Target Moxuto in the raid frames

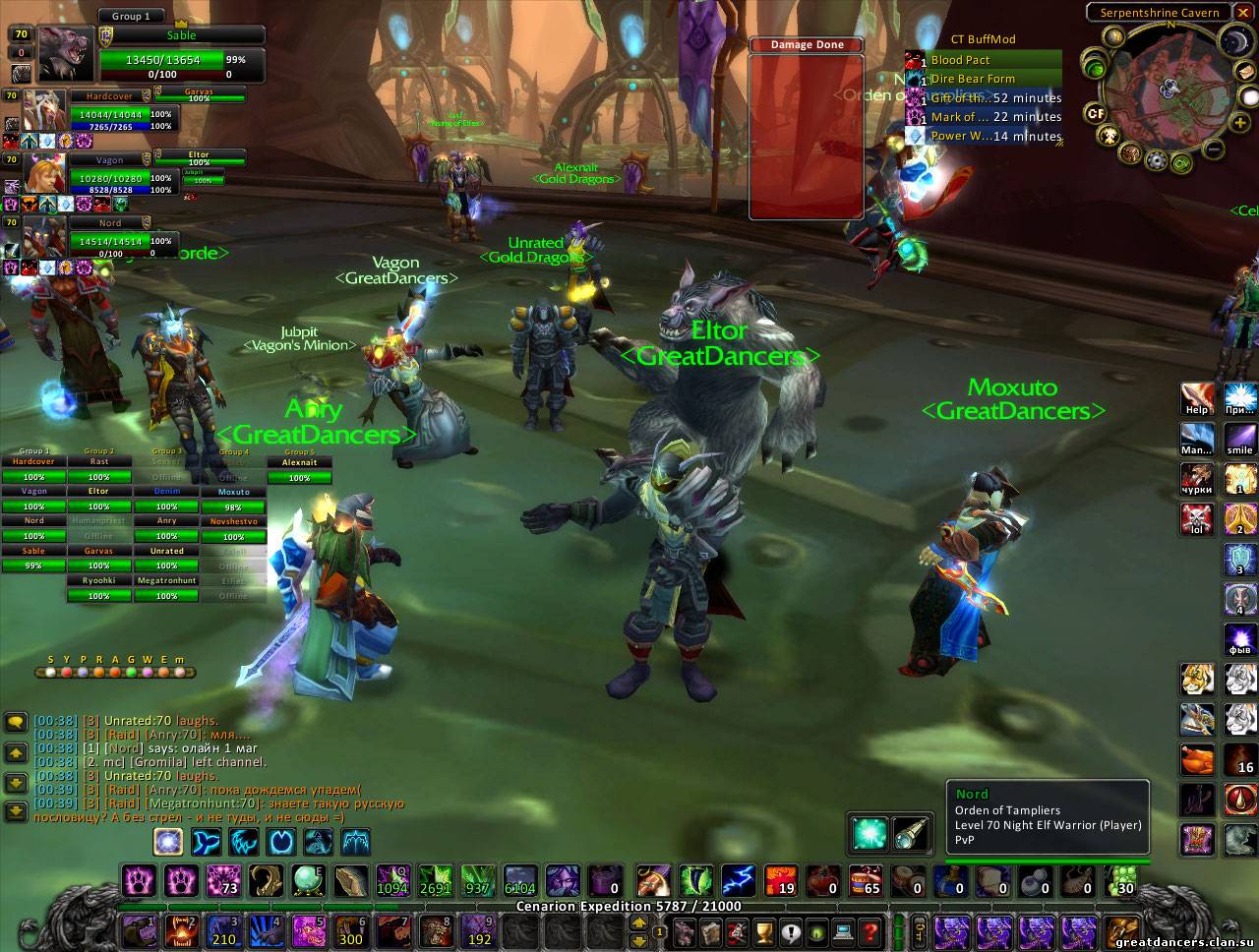tap(233, 492)
